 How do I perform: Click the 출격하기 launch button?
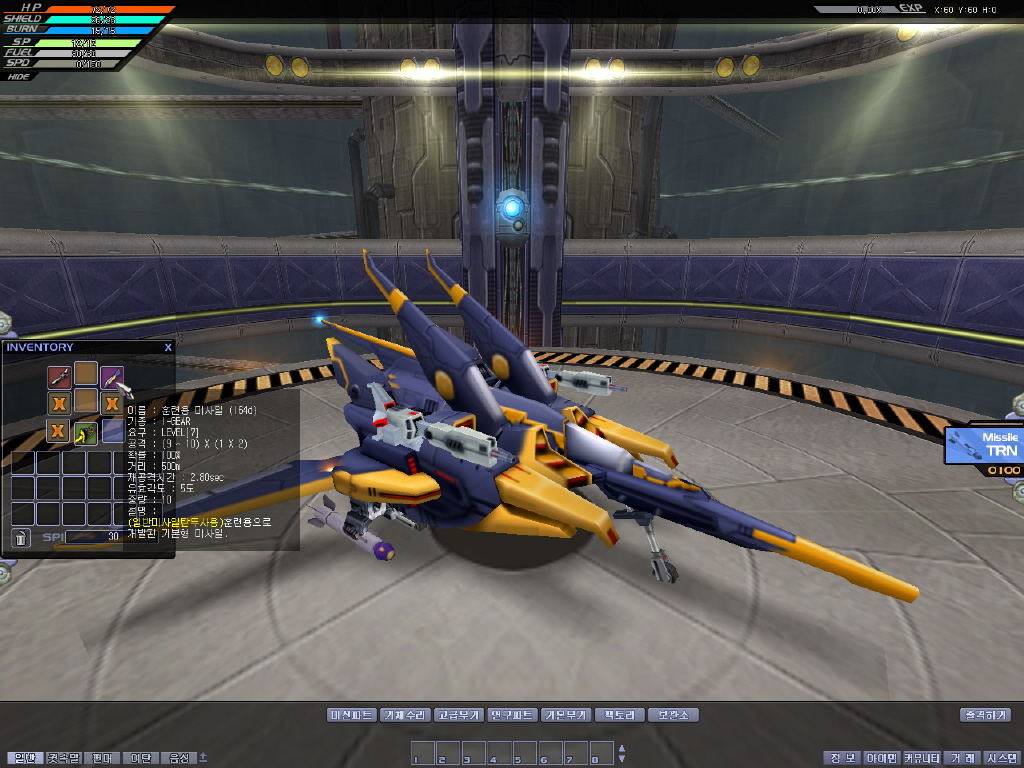[985, 715]
